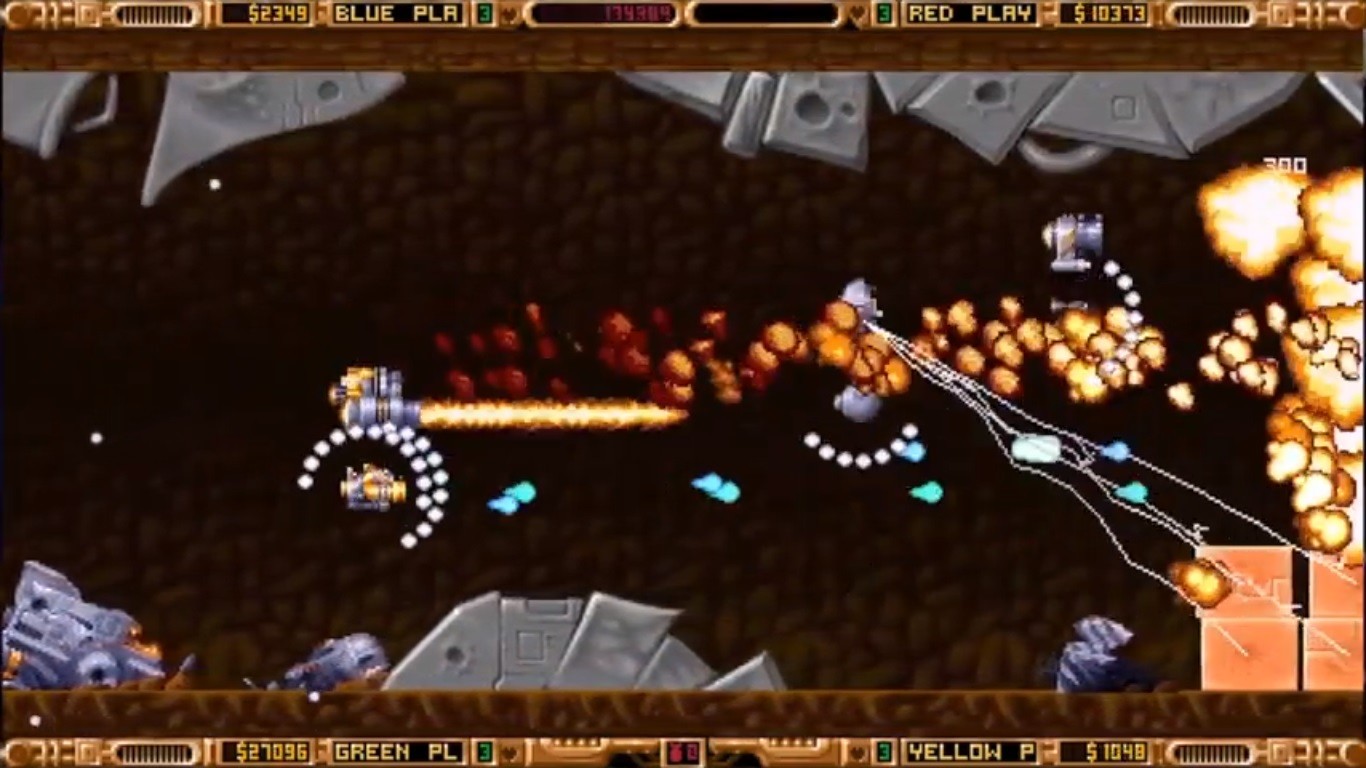The image size is (1366, 768).
Task: Click the heart icon beside RED player's lives
Action: 857,13
